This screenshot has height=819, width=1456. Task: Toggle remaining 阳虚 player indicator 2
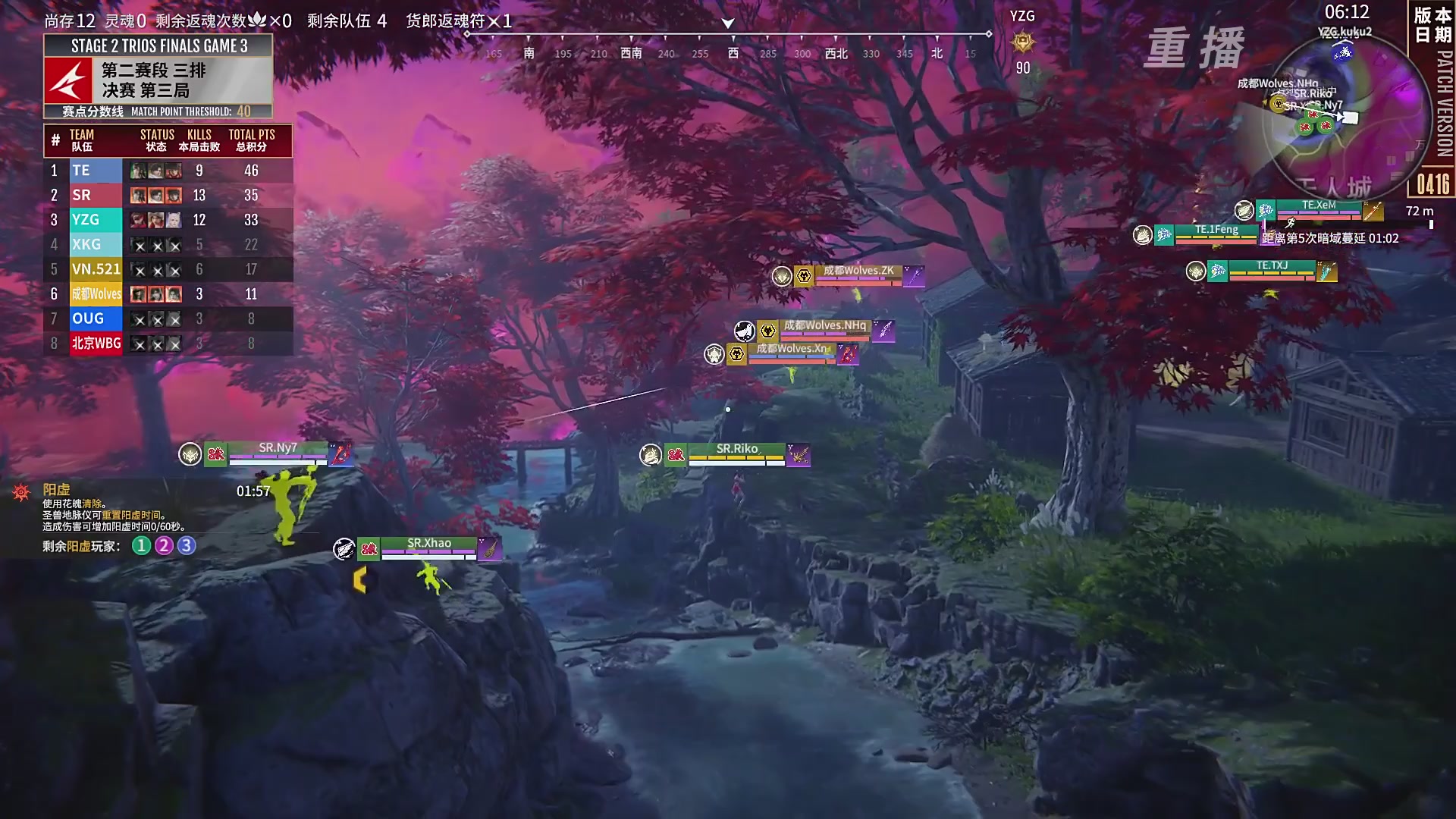click(x=164, y=544)
